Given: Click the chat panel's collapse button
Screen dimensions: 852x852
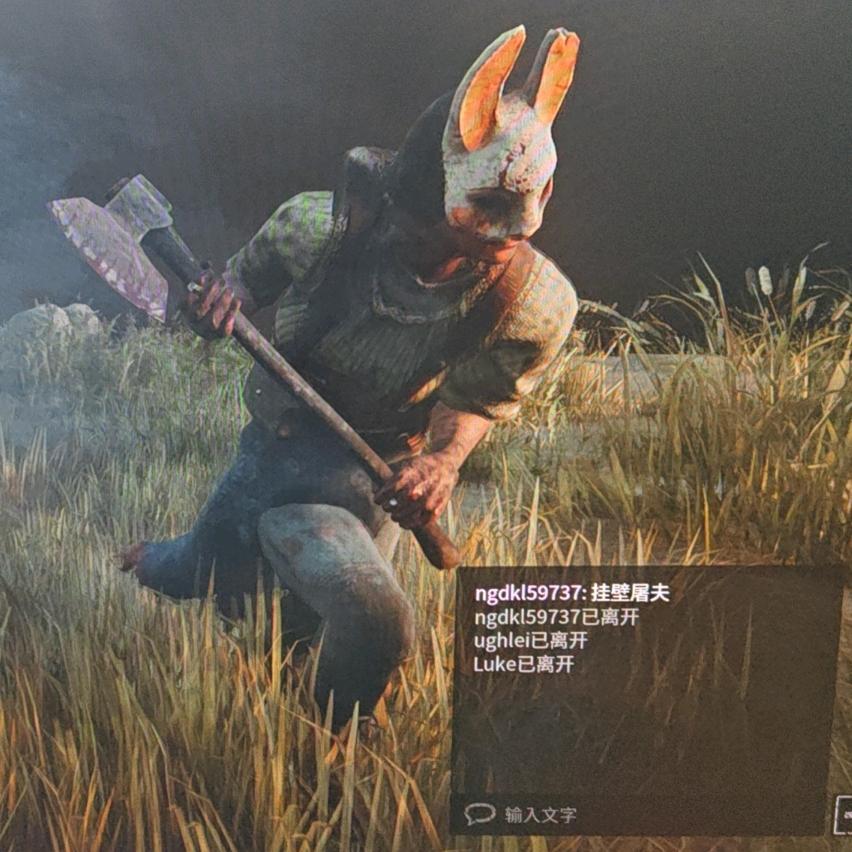Looking at the screenshot, I should (843, 813).
